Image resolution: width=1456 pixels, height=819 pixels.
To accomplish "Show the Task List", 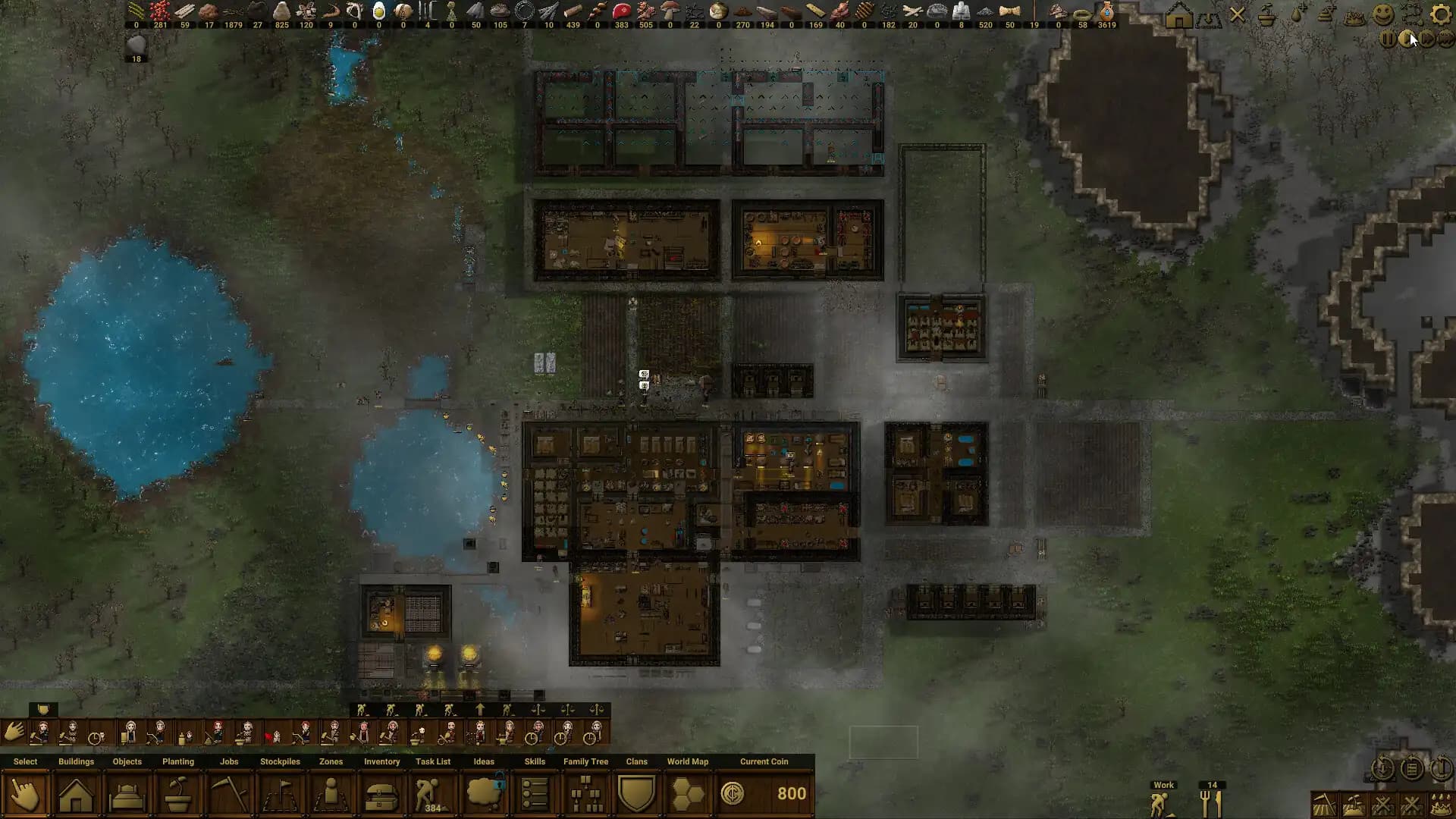I will point(432,794).
